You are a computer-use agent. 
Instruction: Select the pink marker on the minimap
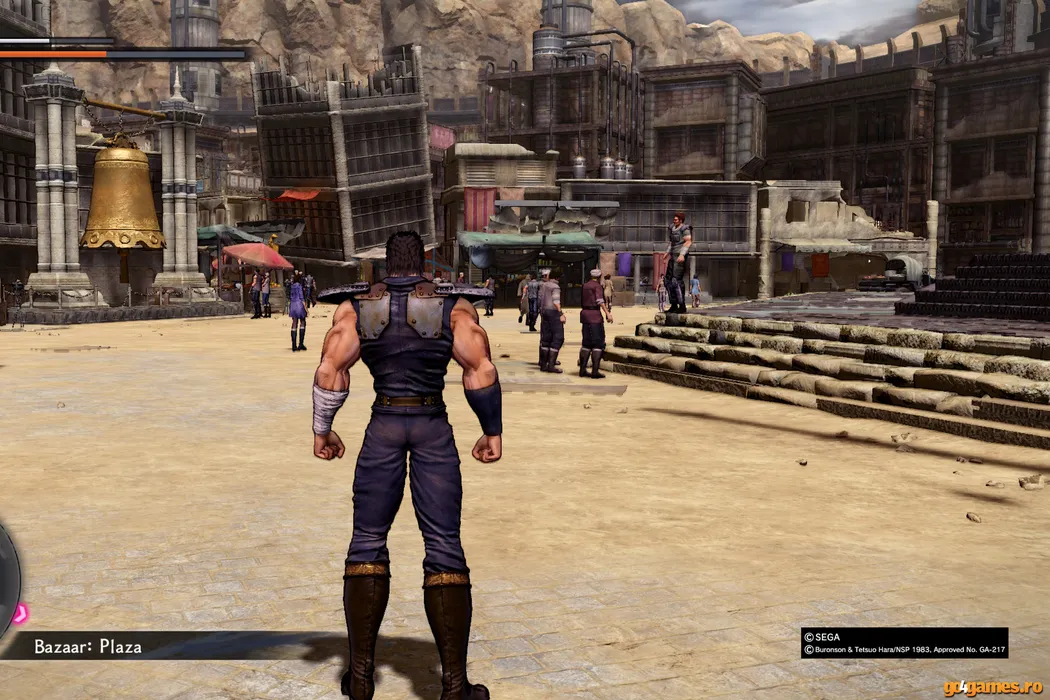(x=19, y=612)
